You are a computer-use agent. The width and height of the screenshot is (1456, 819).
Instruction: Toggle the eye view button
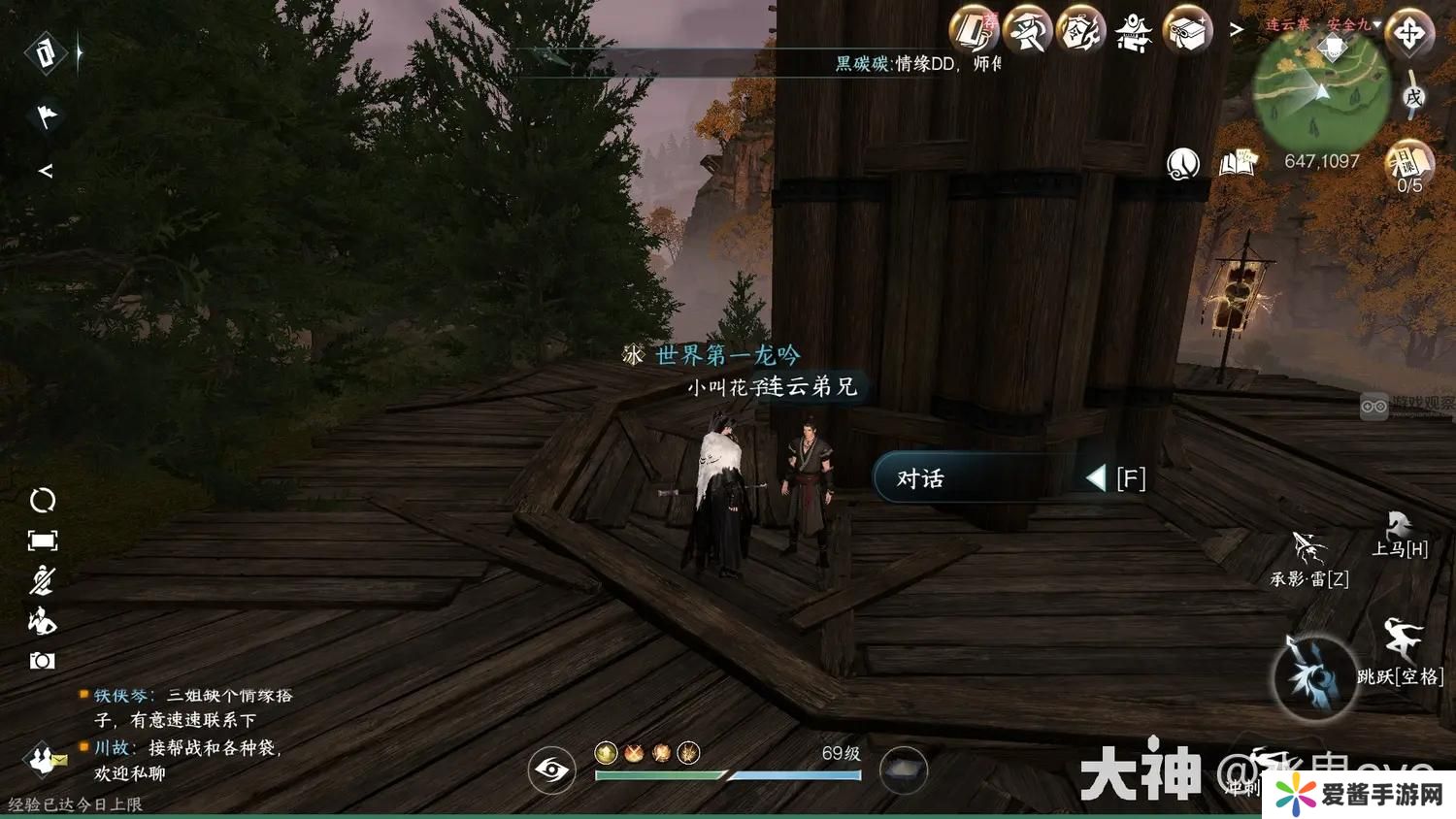(x=551, y=770)
